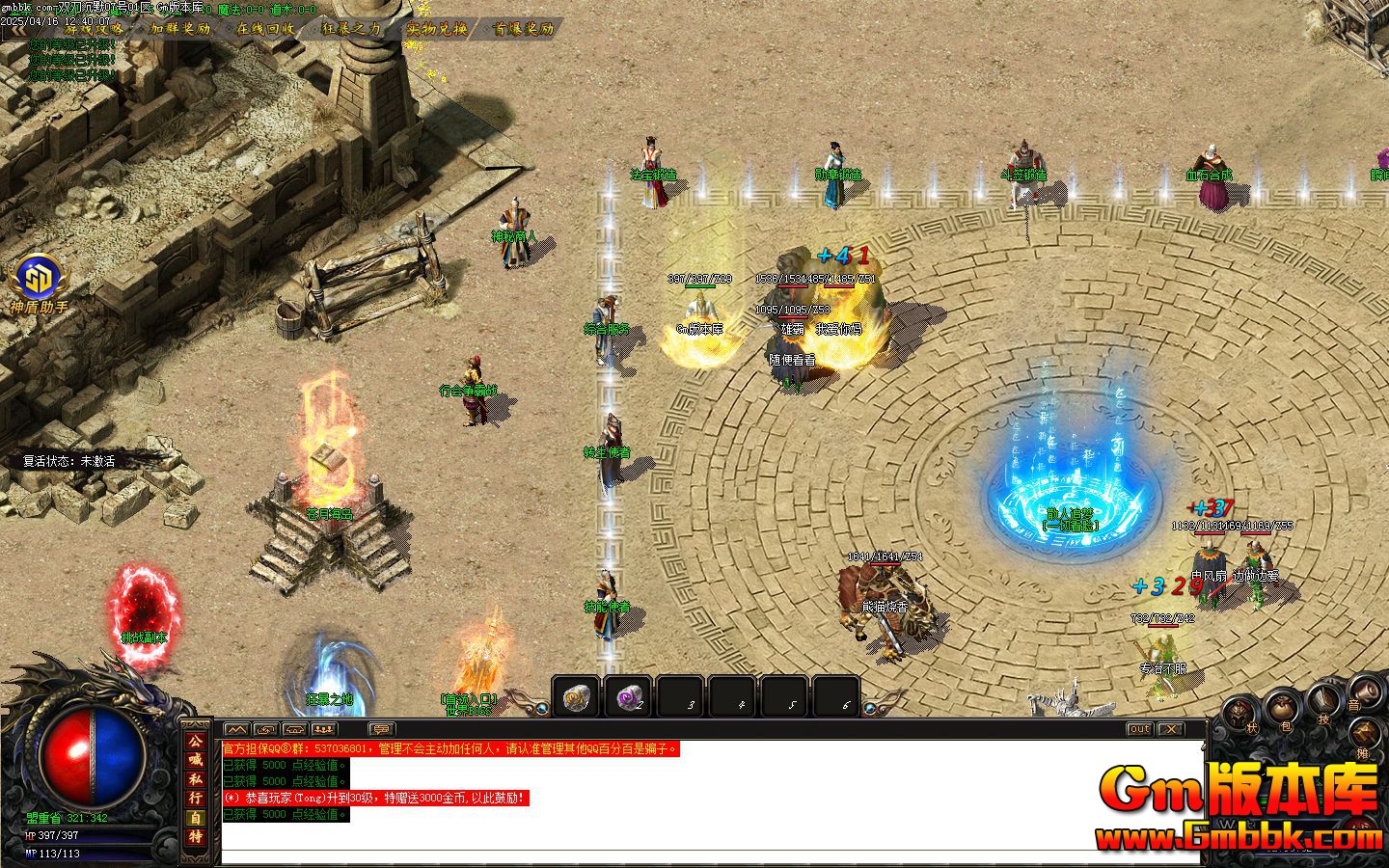Enable the 私 private chat channel
1389x868 pixels.
193,778
